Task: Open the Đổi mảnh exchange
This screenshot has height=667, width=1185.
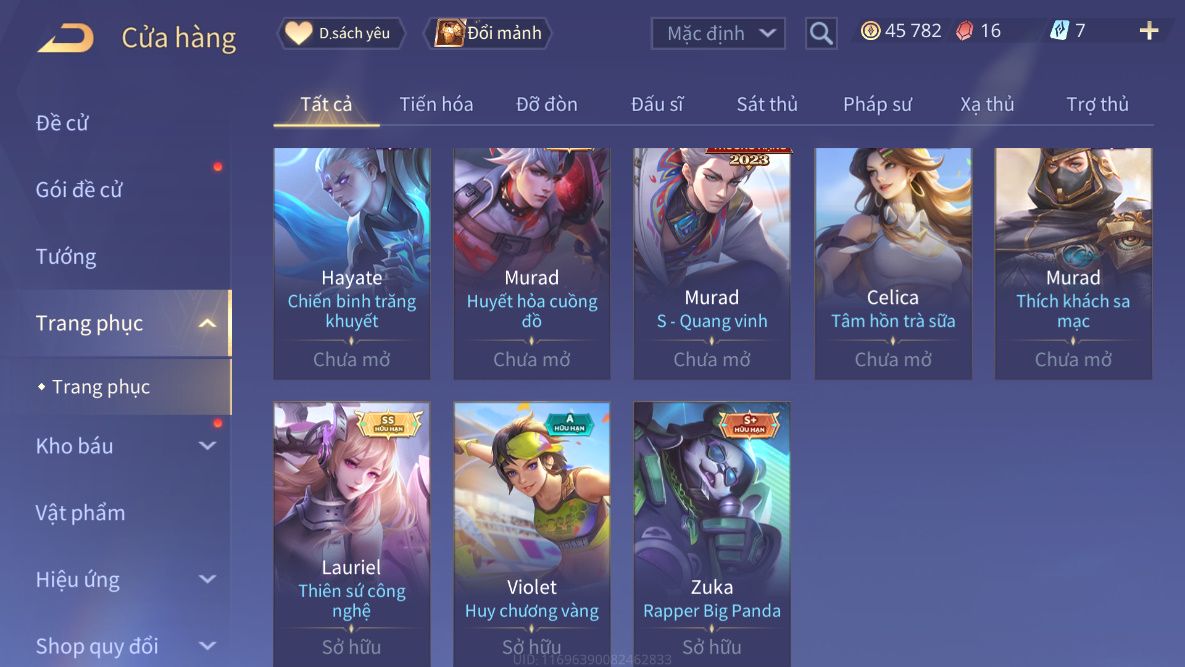Action: pos(490,33)
